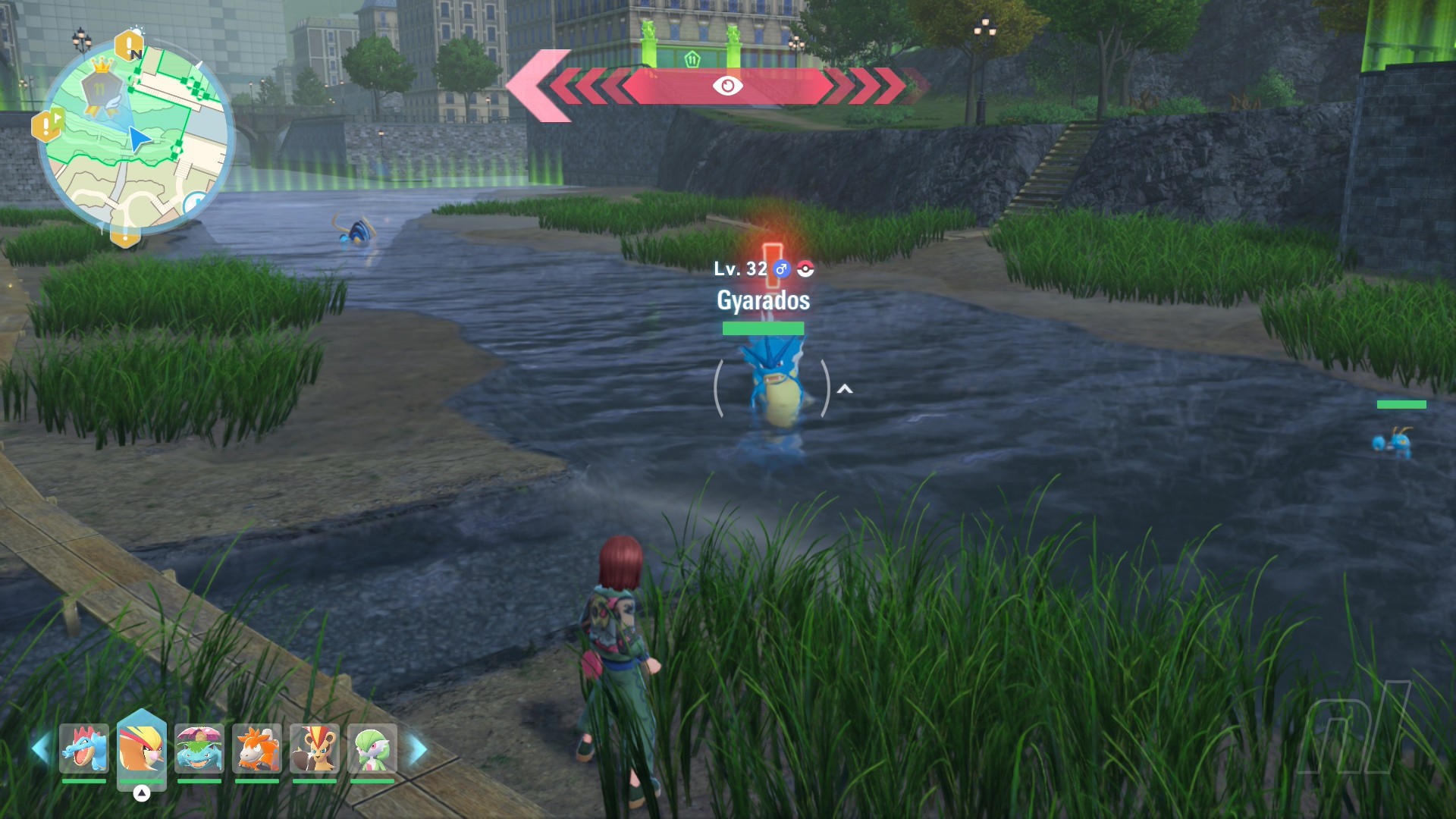The width and height of the screenshot is (1456, 819).
Task: Choose Gardevoir from the party bar
Action: [372, 748]
